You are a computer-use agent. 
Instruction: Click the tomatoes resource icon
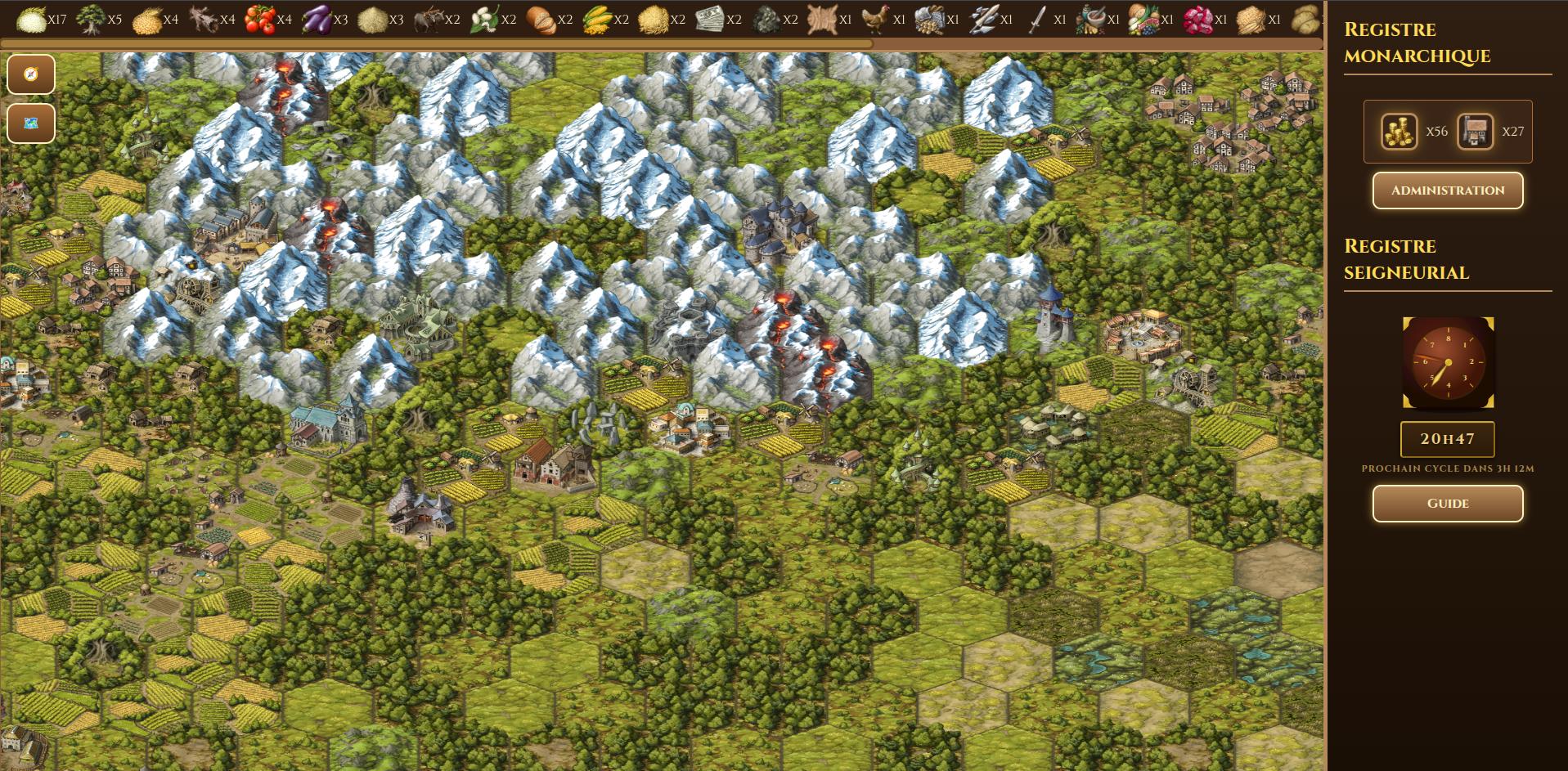point(259,19)
